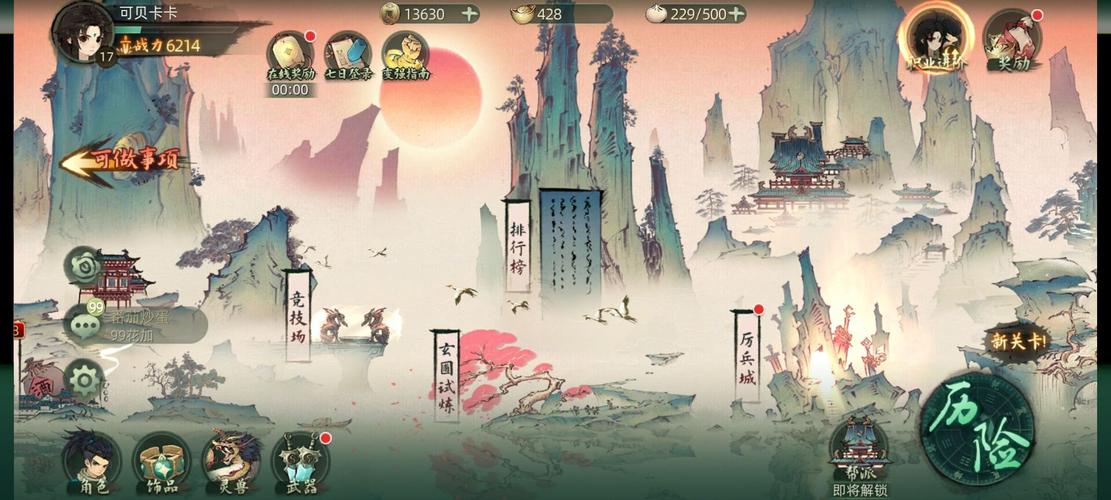Open the 职业进阶 class advancement
This screenshot has height=500, width=1111.
[936, 38]
